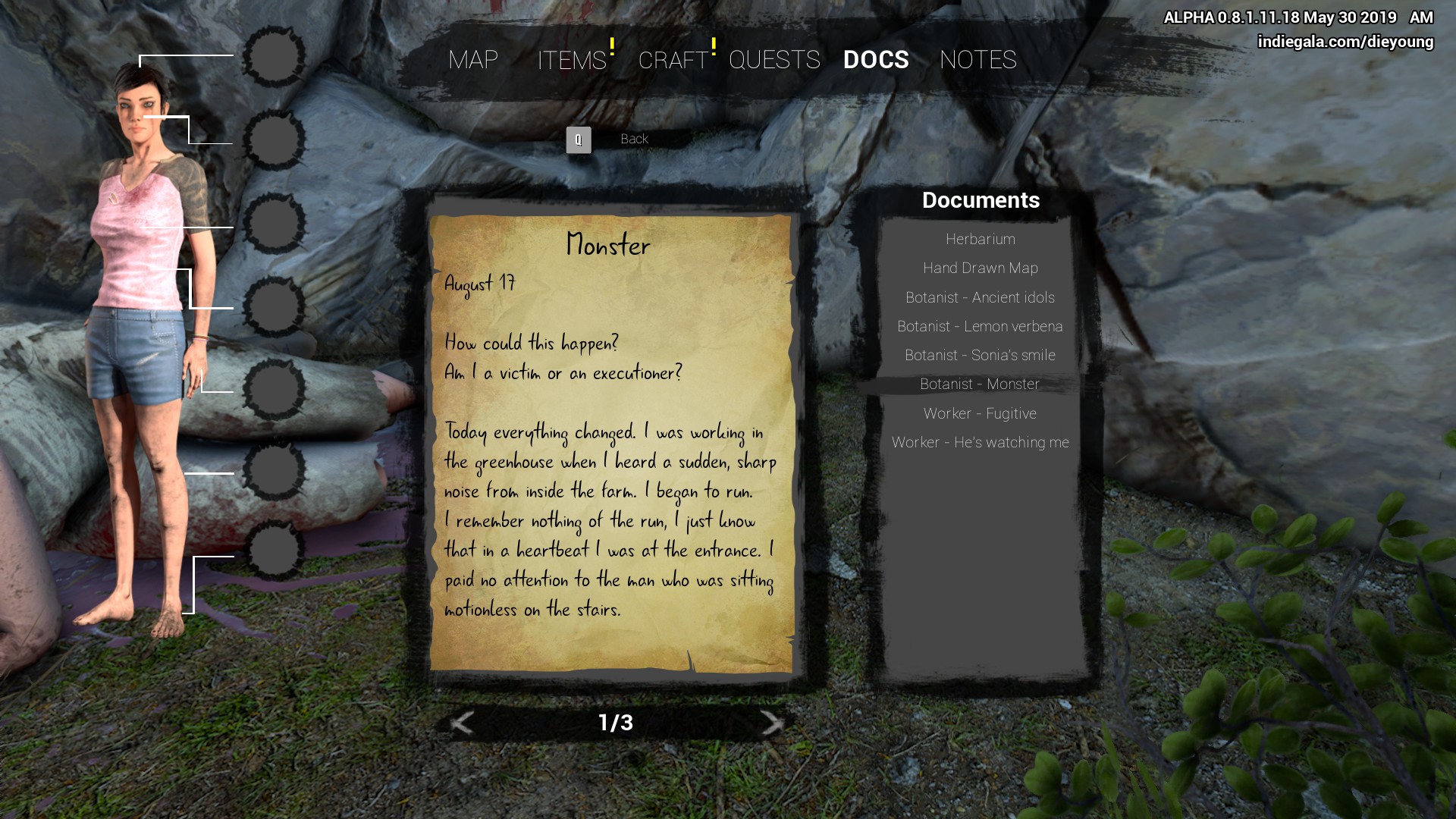Switch to the MAP tab
This screenshot has width=1456, height=819.
pos(473,60)
